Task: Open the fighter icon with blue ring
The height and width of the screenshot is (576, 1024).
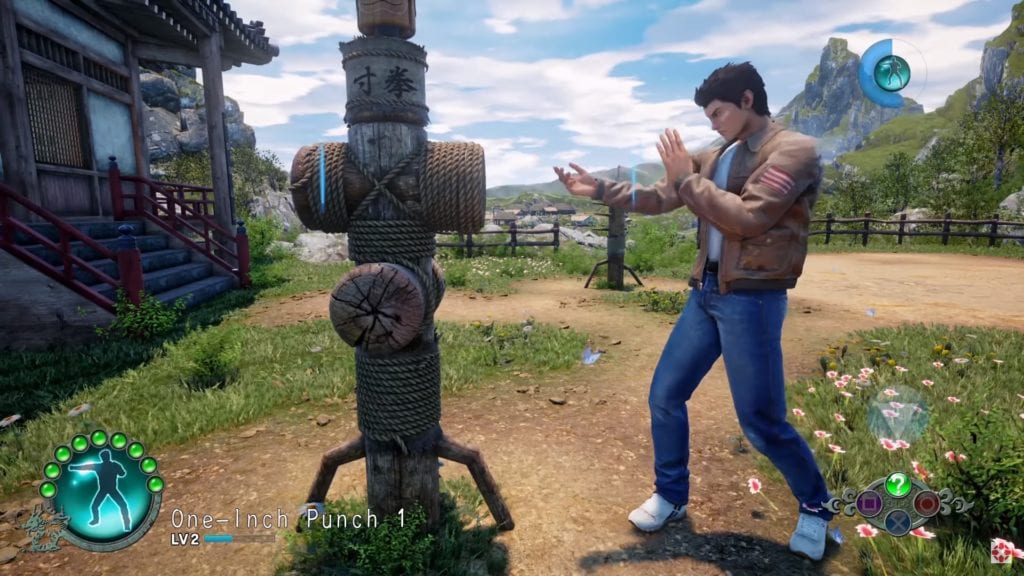Action: point(890,72)
